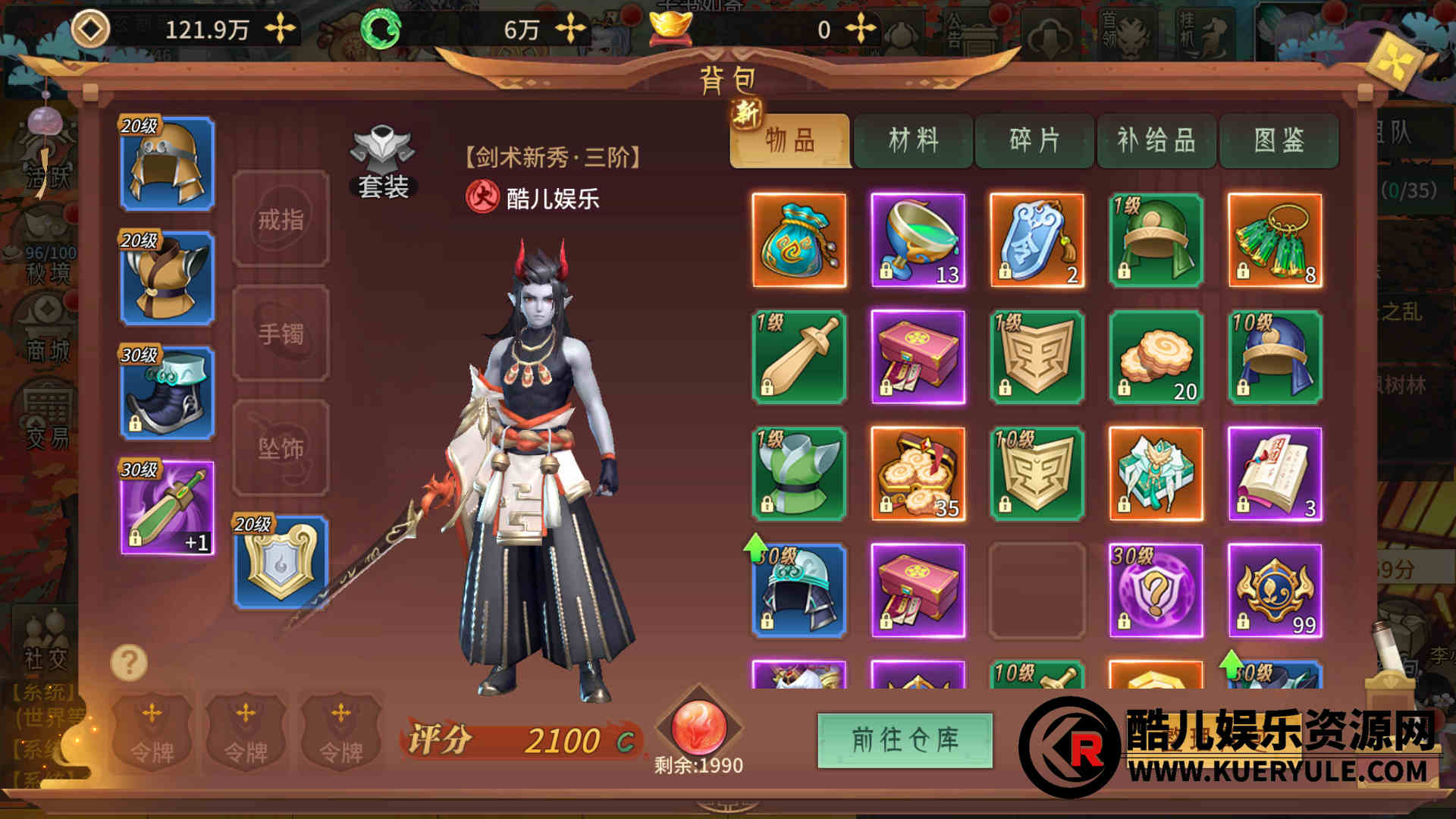Select the green tassel keyring item
The image size is (1456, 819).
click(1275, 240)
